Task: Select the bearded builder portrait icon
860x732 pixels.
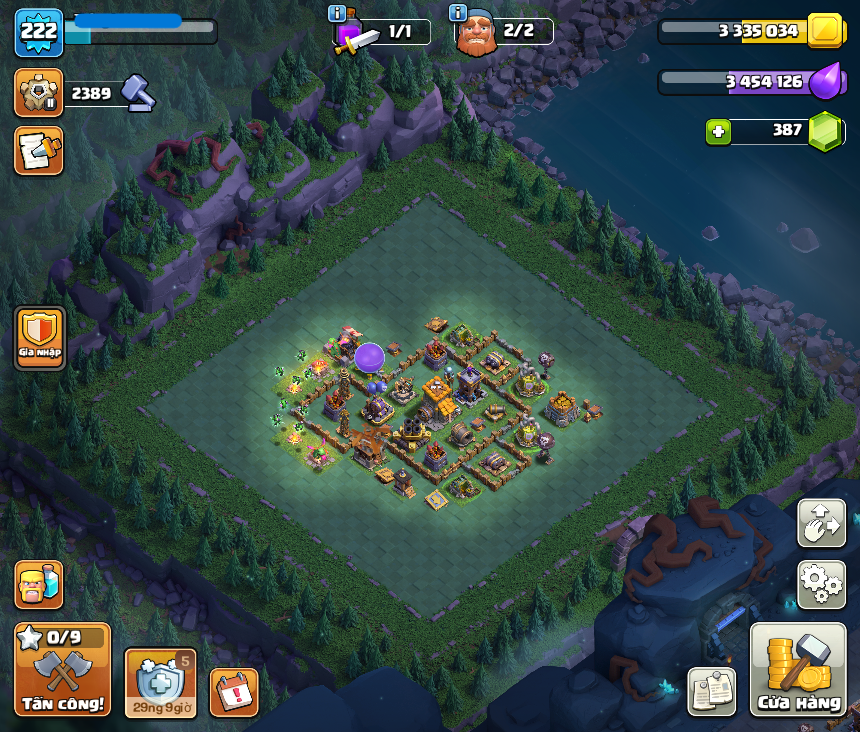Action: click(476, 34)
